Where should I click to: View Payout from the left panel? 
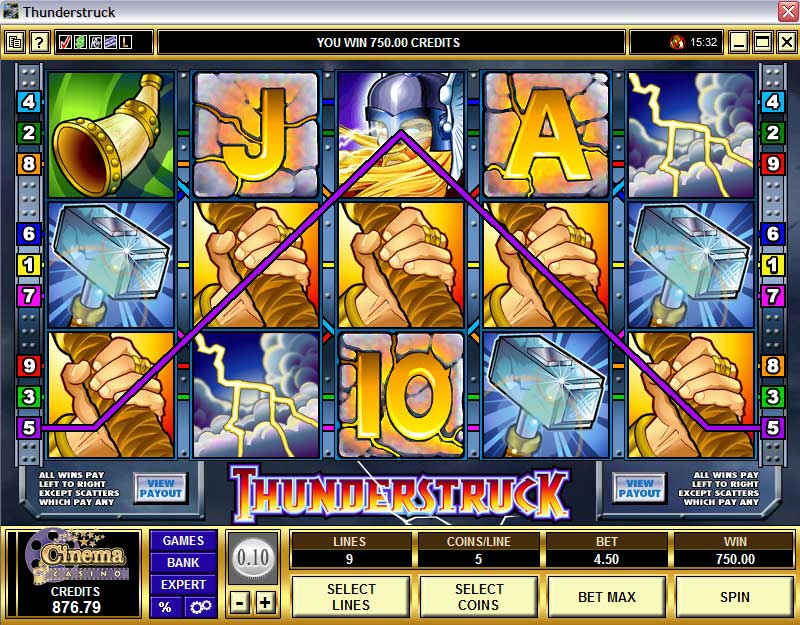click(160, 489)
